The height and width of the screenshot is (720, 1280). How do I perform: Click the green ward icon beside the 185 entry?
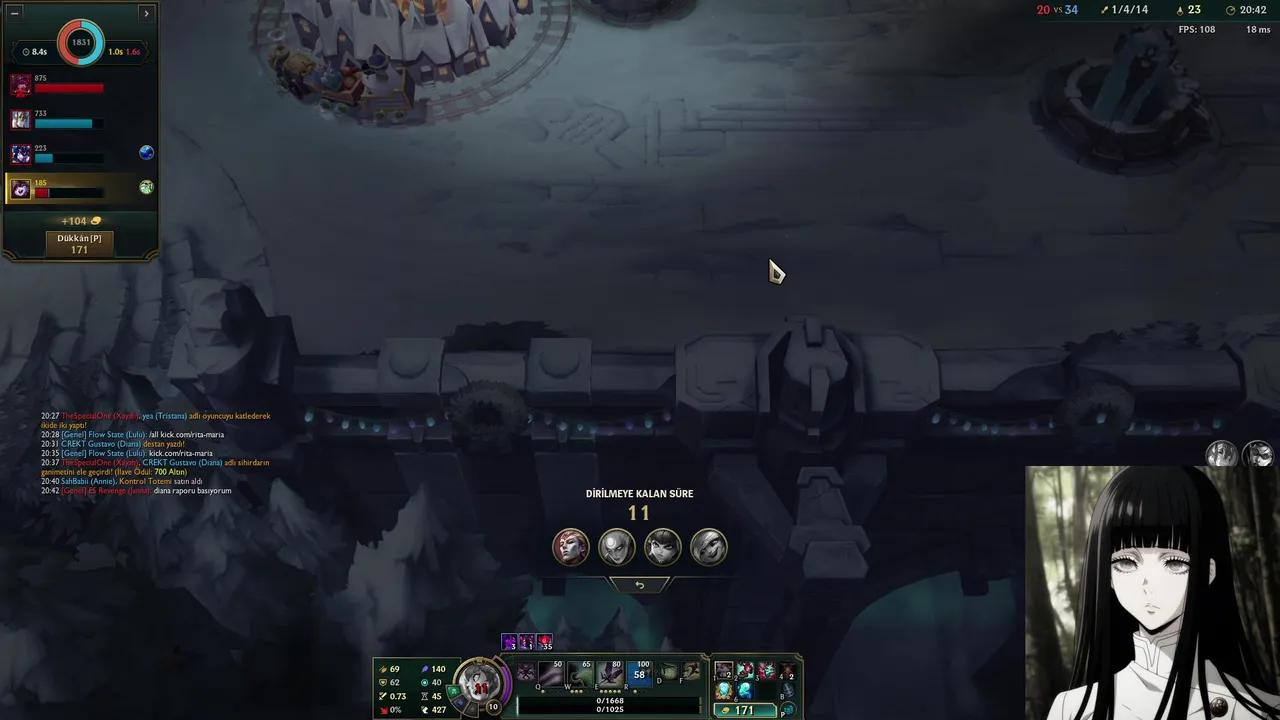click(146, 185)
